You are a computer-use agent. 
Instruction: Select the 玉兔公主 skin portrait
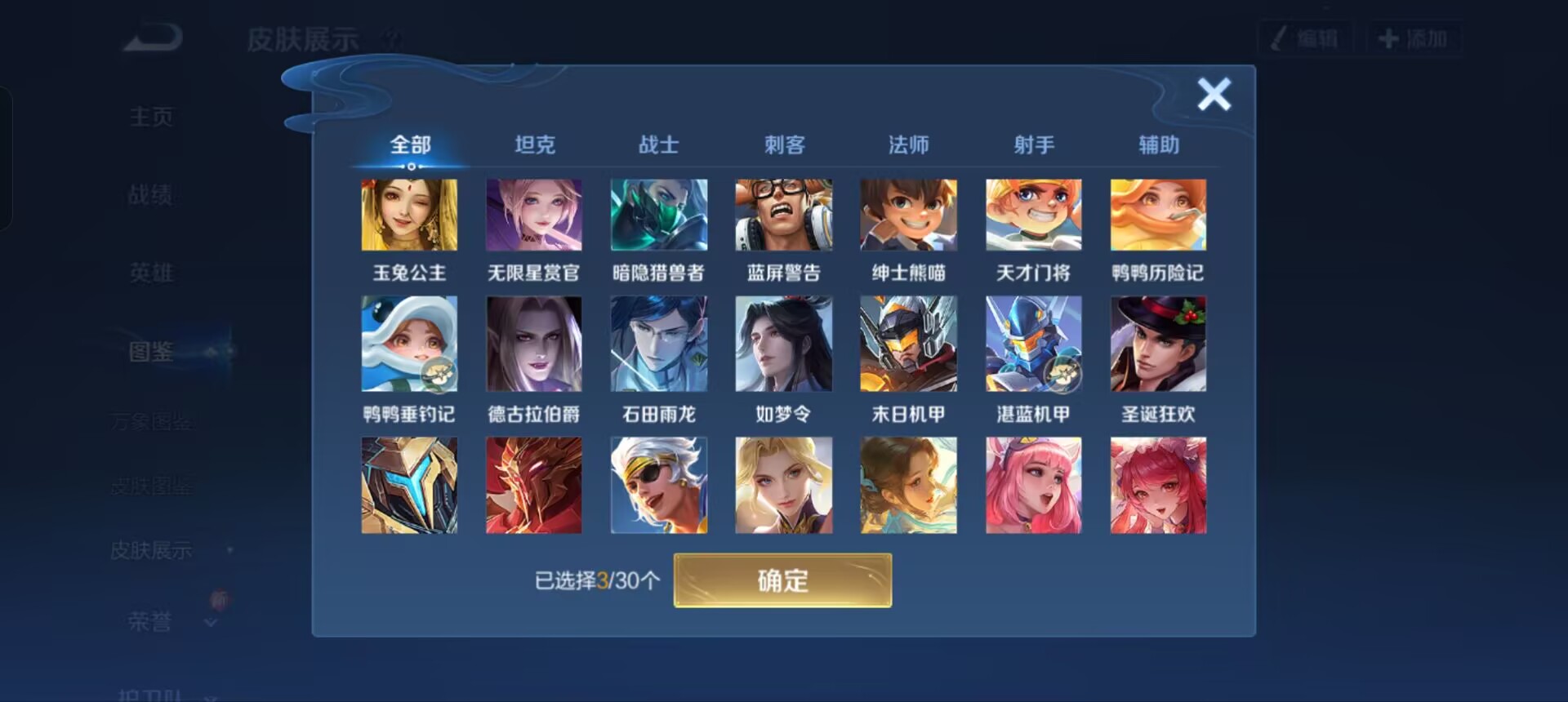409,215
